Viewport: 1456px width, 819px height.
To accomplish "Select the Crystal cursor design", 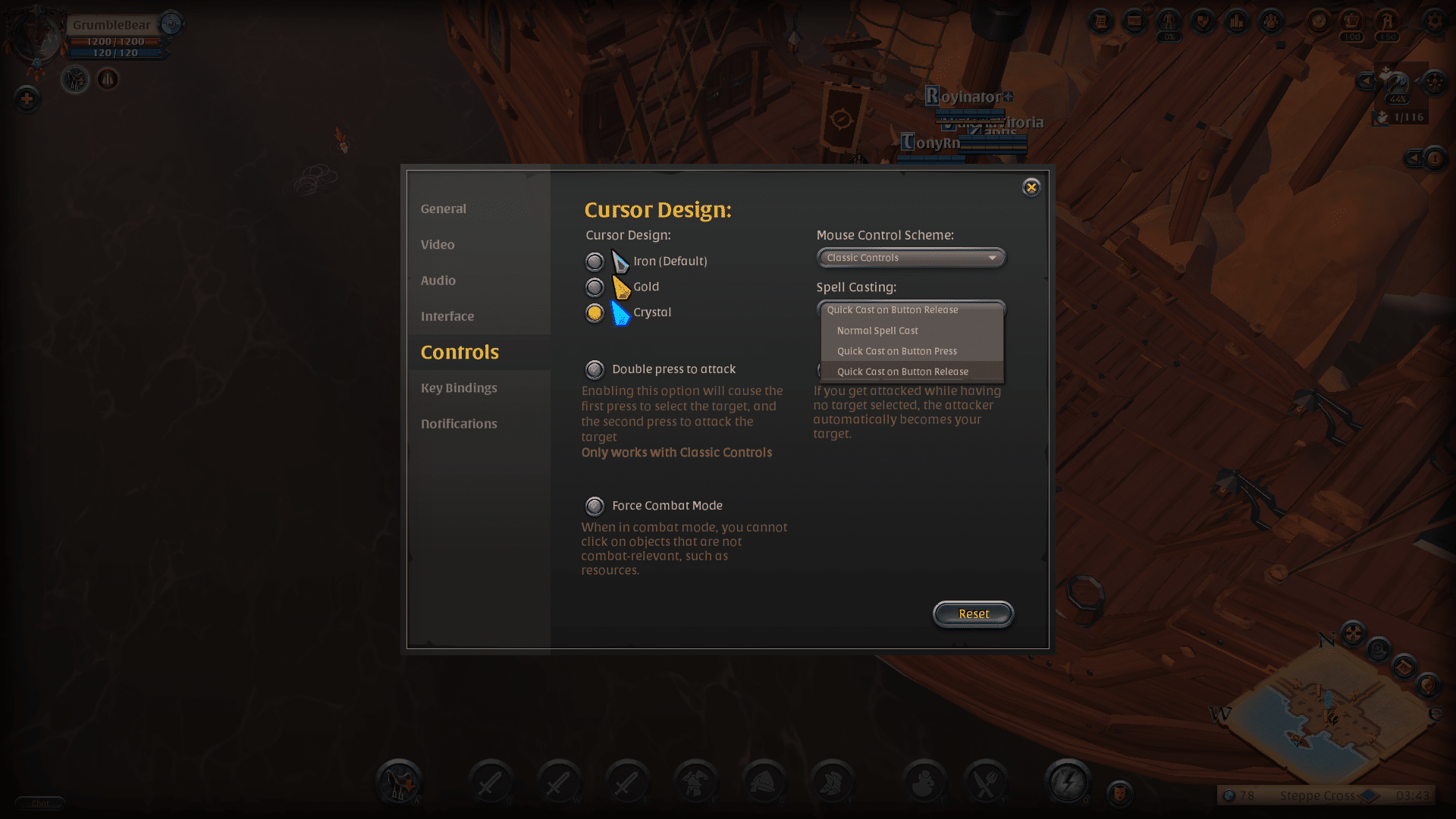I will [595, 312].
